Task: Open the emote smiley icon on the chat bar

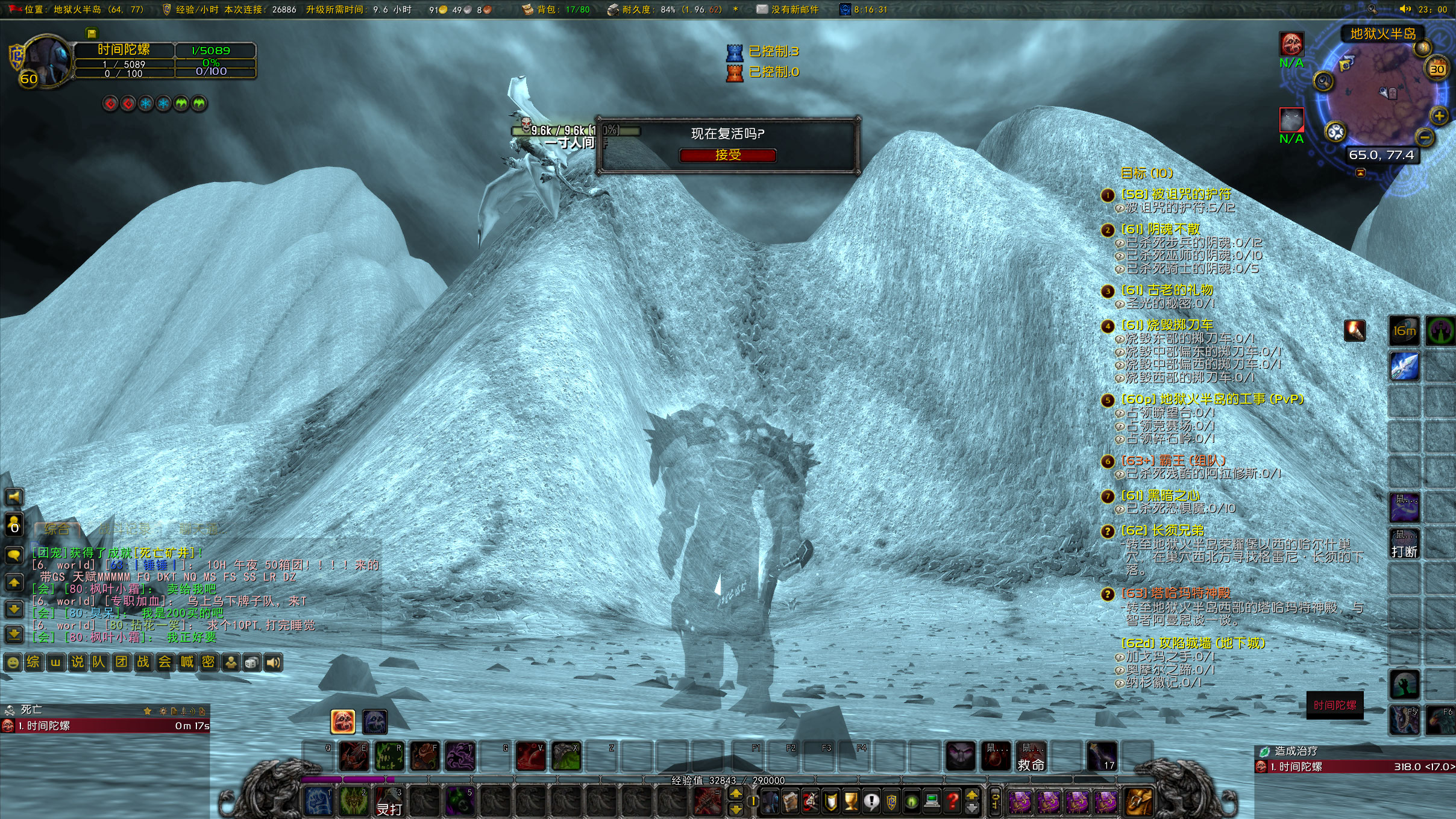Action: tap(13, 662)
